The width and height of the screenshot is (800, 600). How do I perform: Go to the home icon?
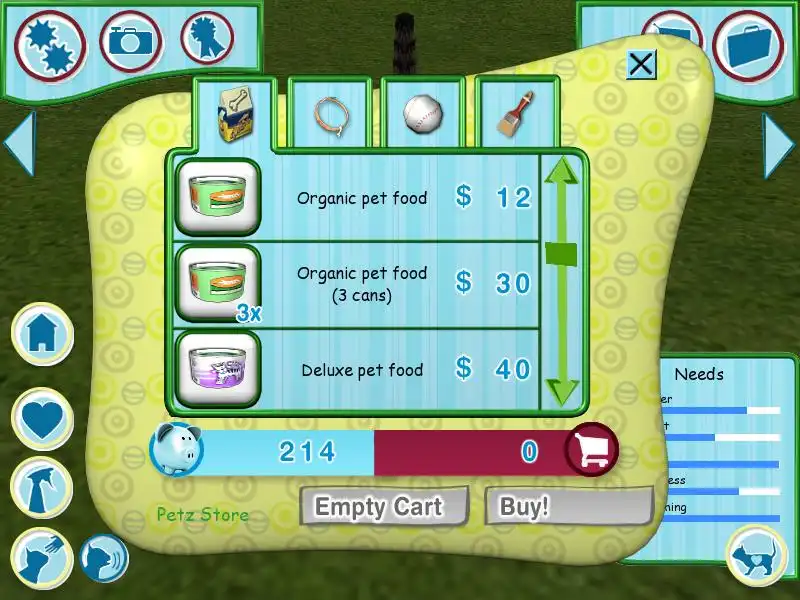(x=44, y=333)
